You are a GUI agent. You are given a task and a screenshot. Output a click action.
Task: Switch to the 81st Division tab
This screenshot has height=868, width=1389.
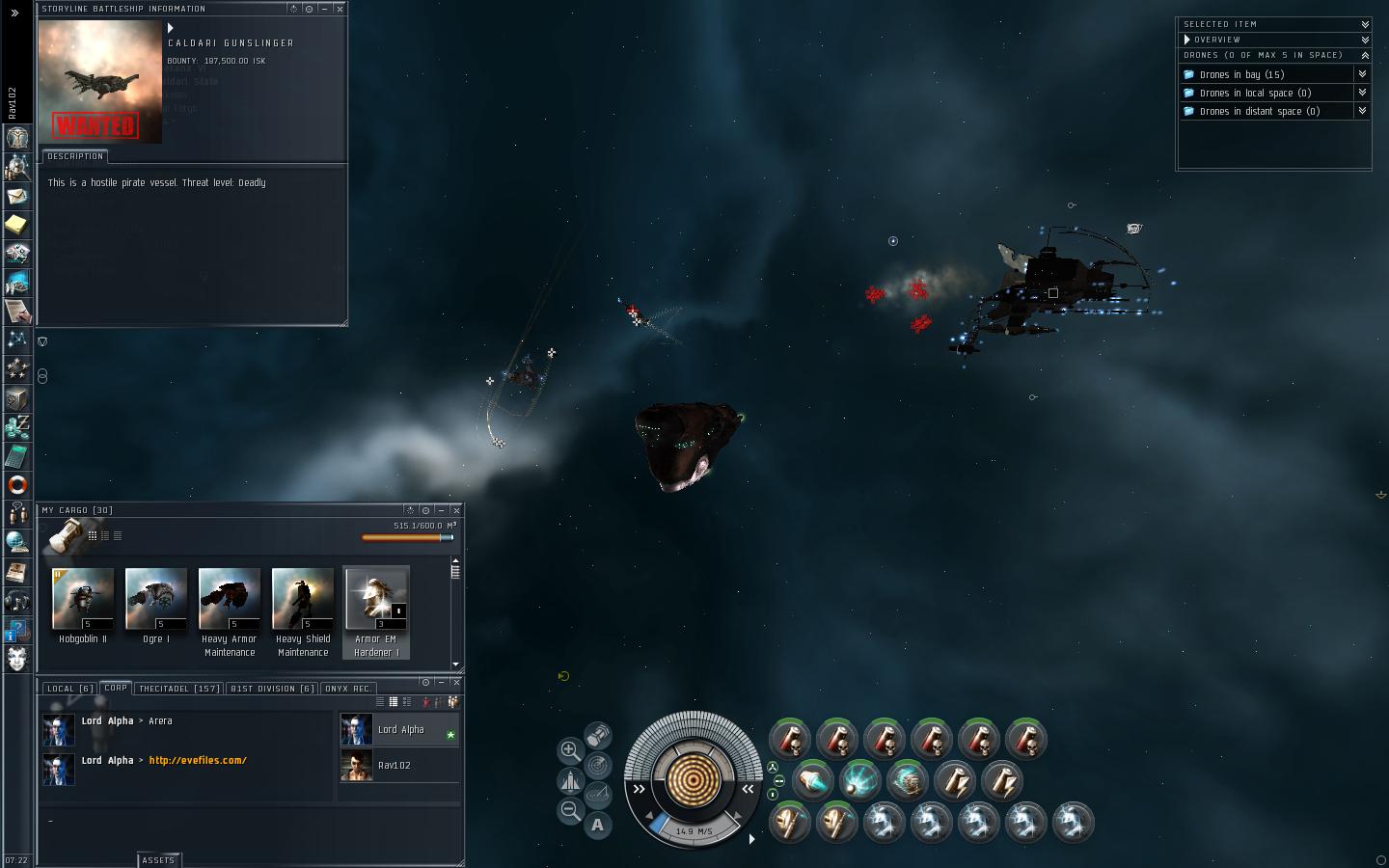pyautogui.click(x=273, y=689)
